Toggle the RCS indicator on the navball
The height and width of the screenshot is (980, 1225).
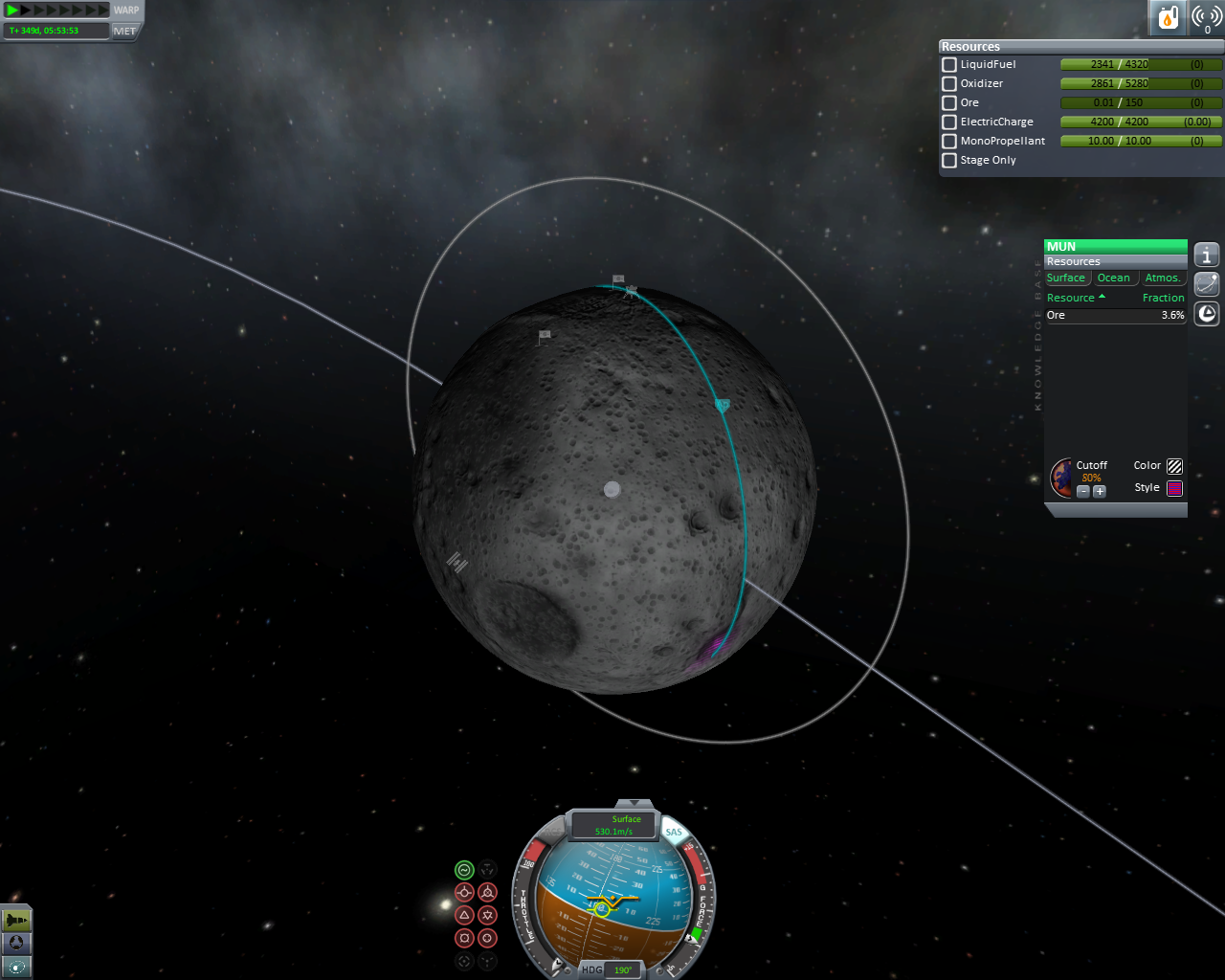coord(555,832)
